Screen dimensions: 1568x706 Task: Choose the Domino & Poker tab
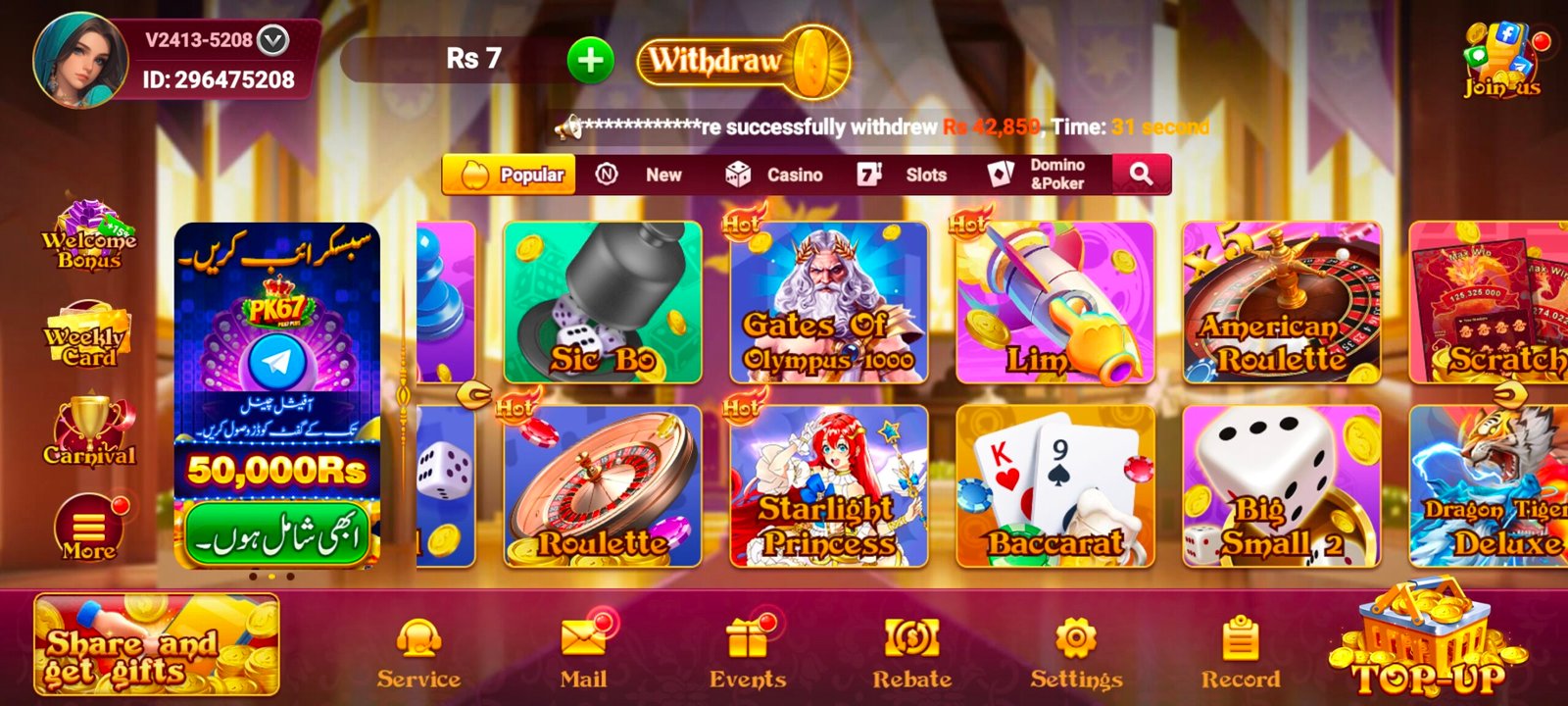pyautogui.click(x=1041, y=176)
